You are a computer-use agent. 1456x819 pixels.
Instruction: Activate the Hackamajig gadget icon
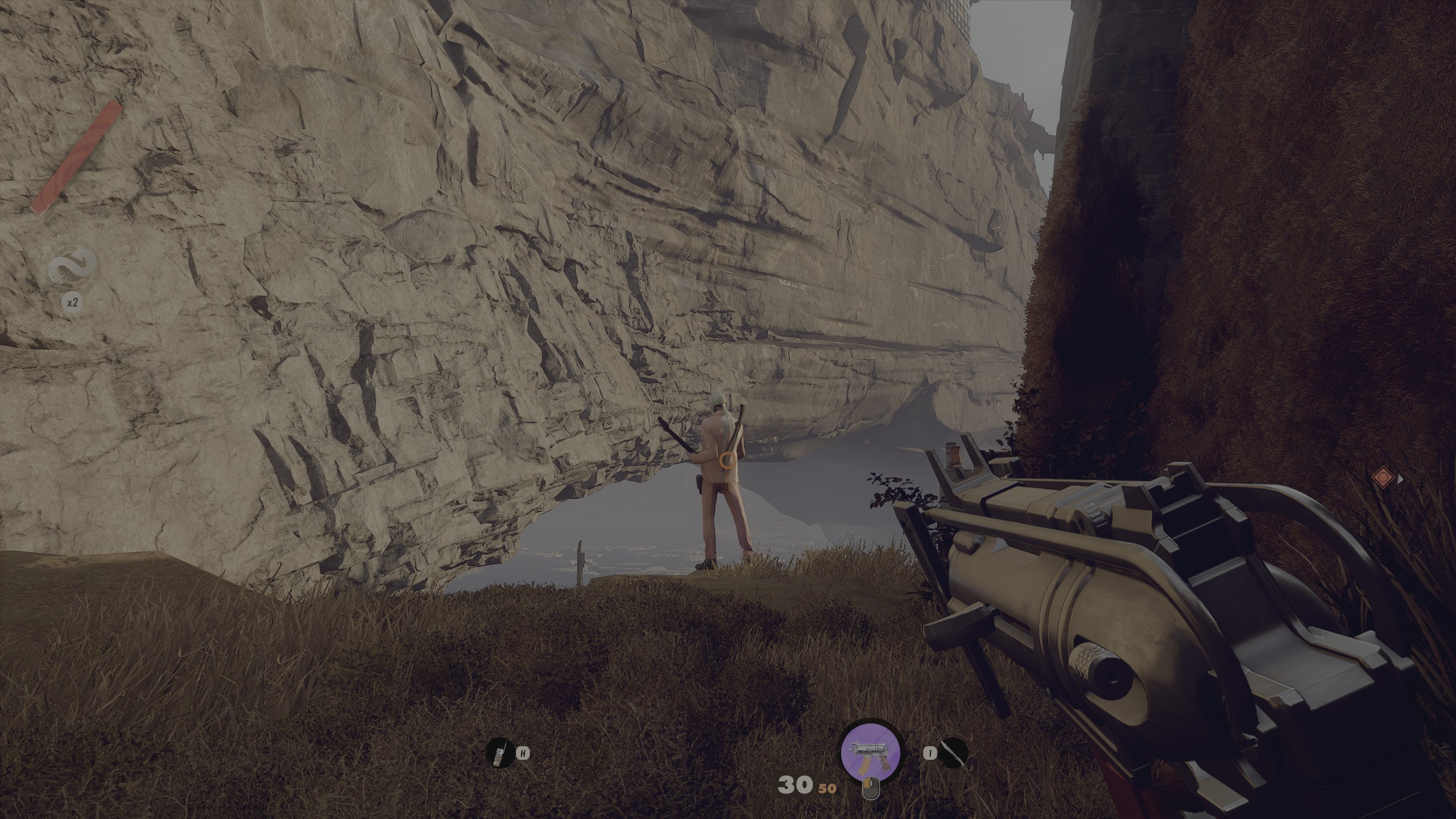(499, 753)
